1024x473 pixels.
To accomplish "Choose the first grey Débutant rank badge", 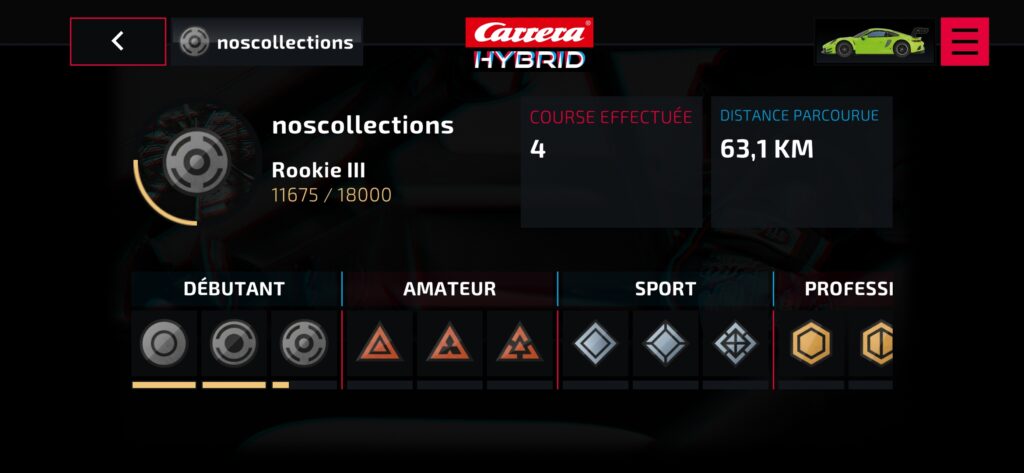I will pyautogui.click(x=164, y=345).
